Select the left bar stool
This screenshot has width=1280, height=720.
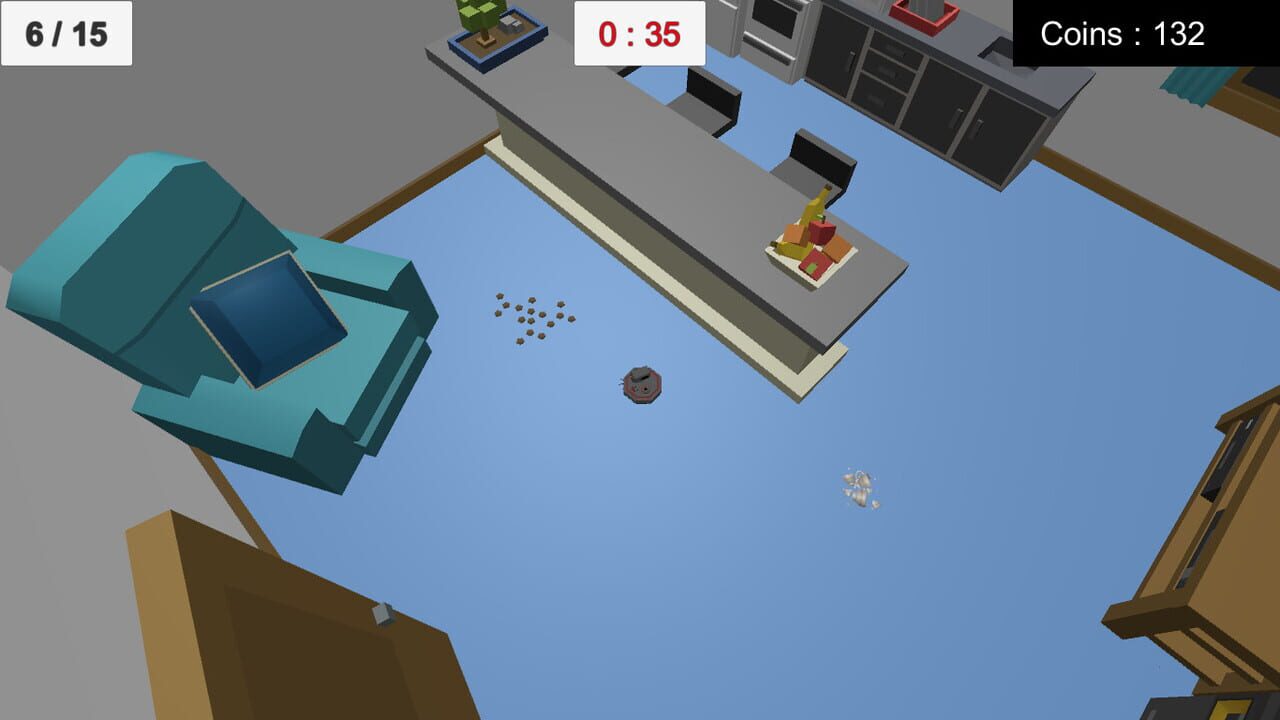click(710, 100)
